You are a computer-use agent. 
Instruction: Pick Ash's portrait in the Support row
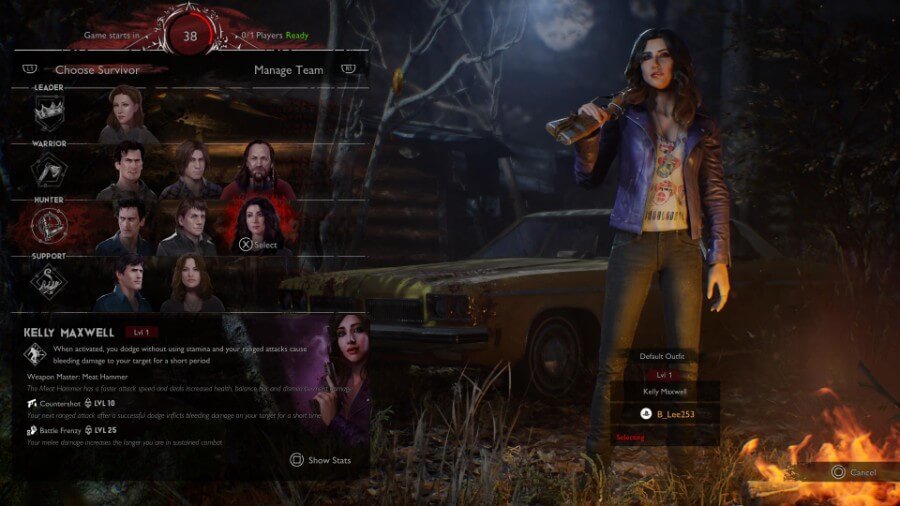click(x=127, y=282)
